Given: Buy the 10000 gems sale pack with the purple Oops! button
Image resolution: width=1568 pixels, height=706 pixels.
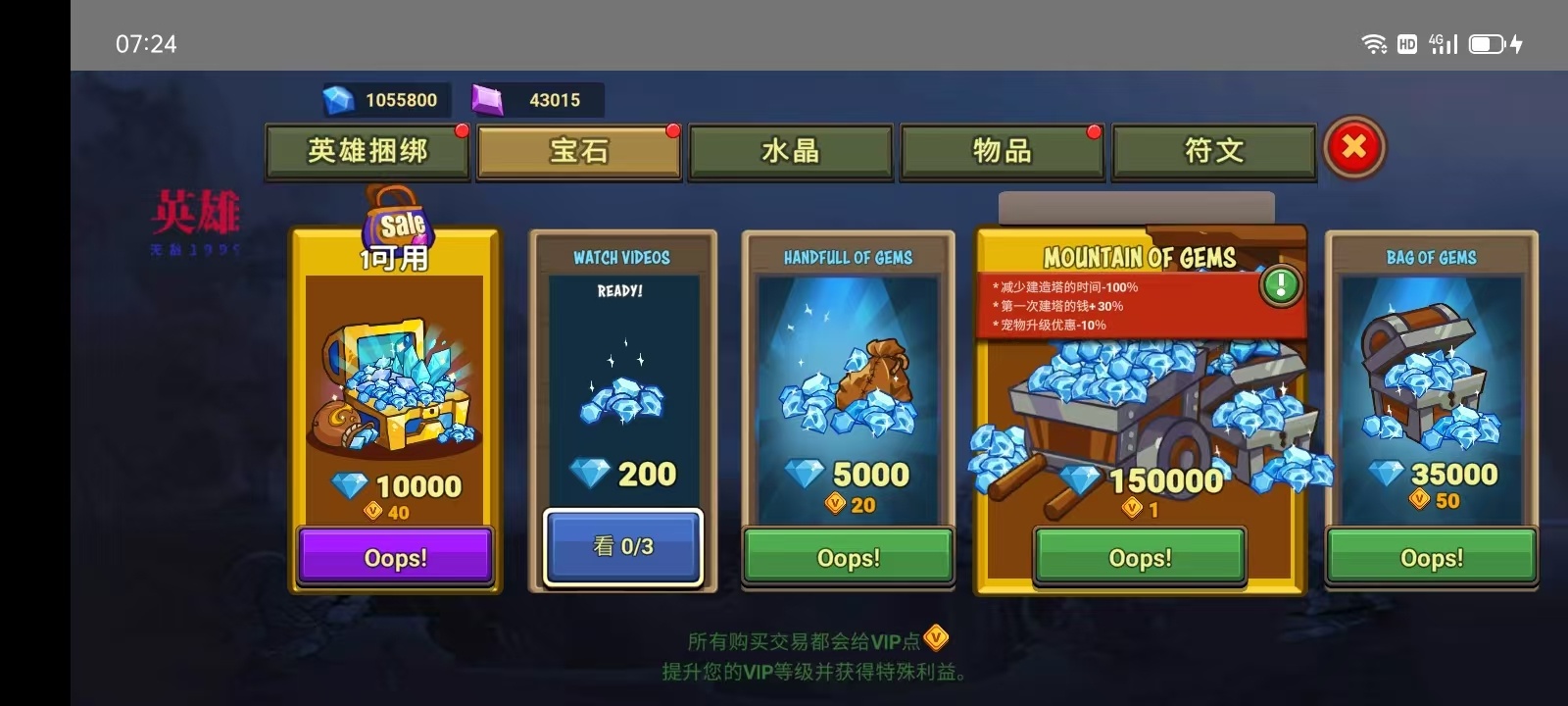Looking at the screenshot, I should coord(395,557).
